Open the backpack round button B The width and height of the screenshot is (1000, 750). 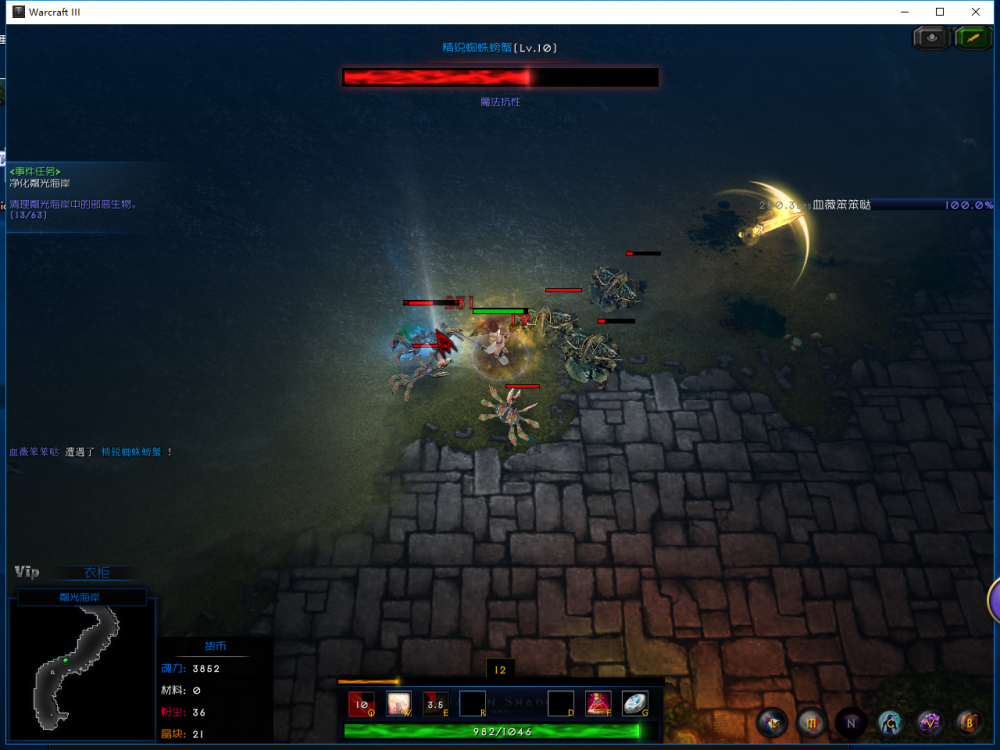(968, 722)
